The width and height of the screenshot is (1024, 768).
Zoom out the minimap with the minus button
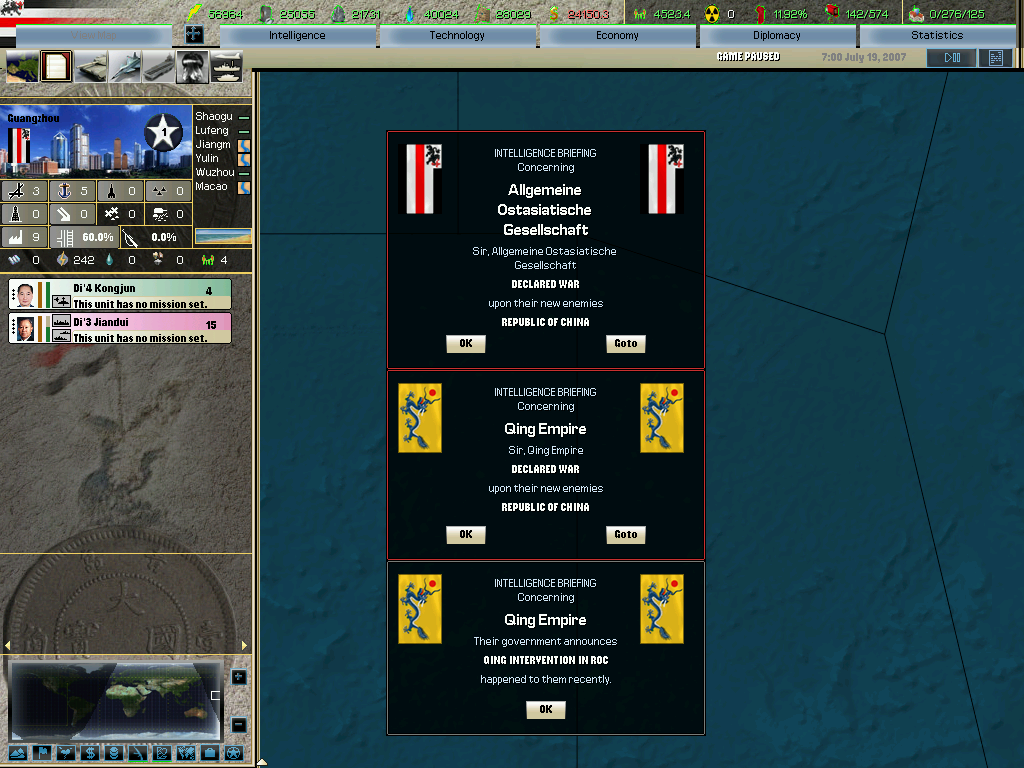(239, 725)
